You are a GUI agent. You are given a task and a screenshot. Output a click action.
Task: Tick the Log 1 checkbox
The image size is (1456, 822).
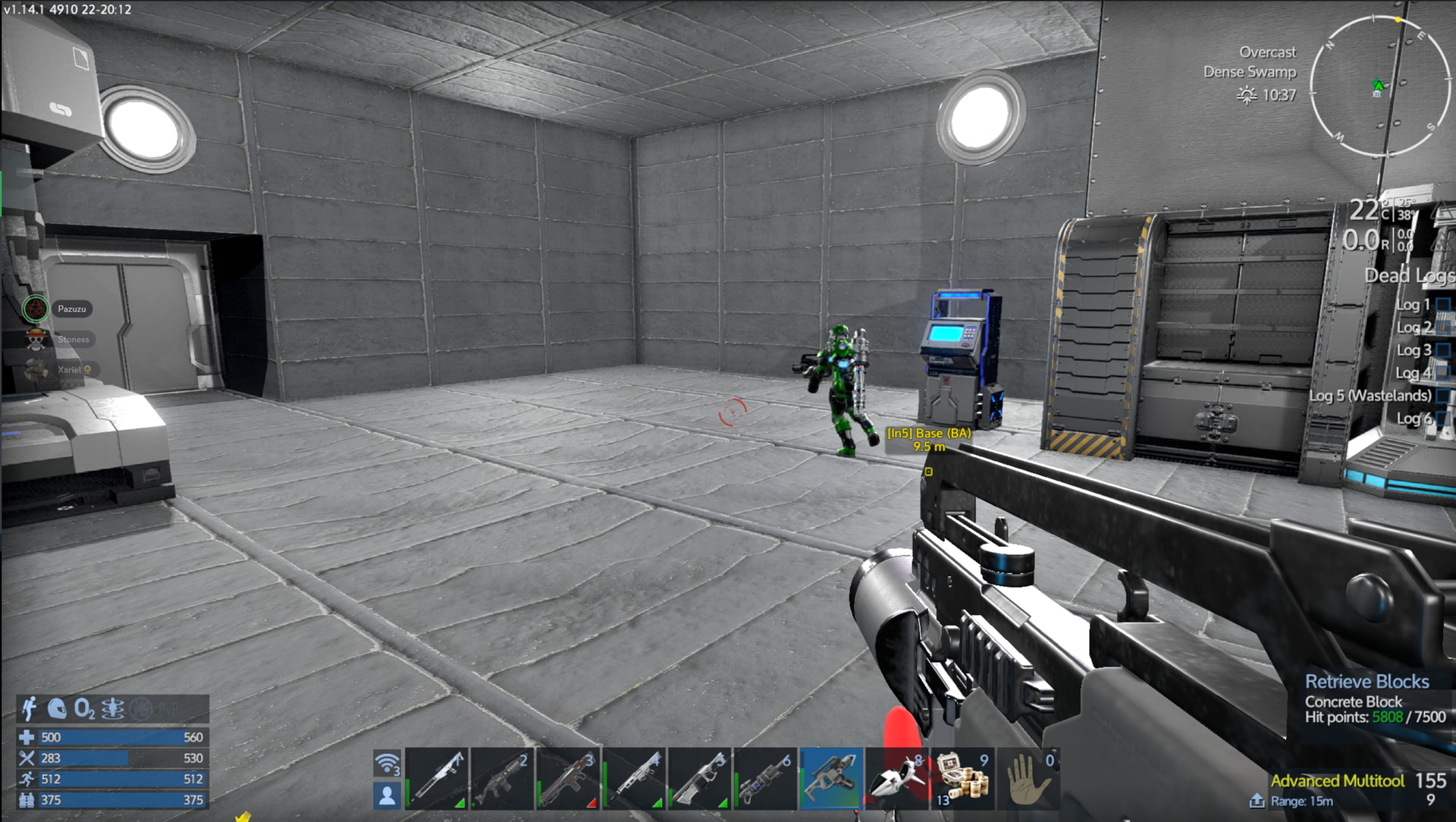[1443, 305]
